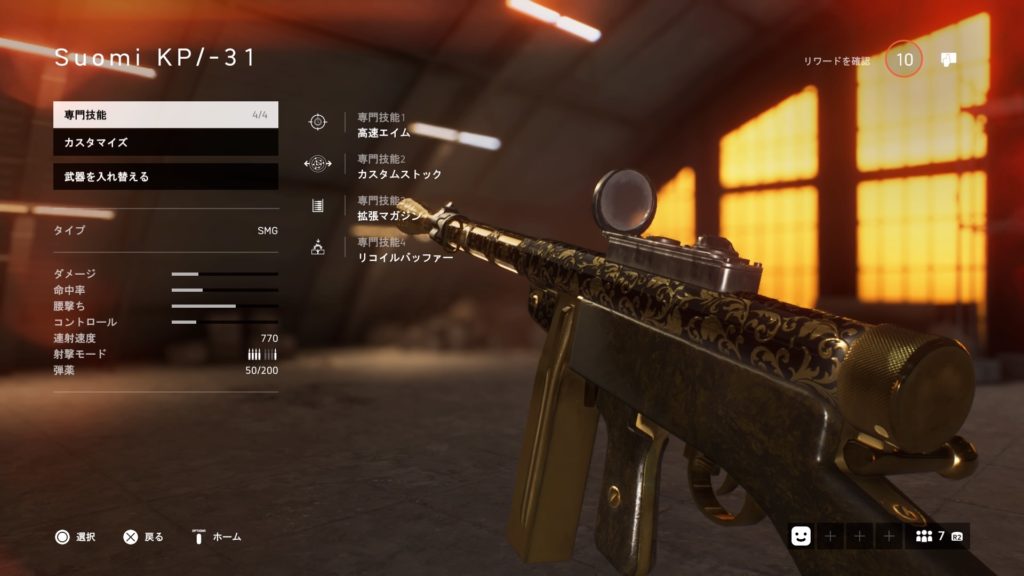Click the smiley face squad member icon
Viewport: 1024px width, 576px height.
(x=800, y=536)
